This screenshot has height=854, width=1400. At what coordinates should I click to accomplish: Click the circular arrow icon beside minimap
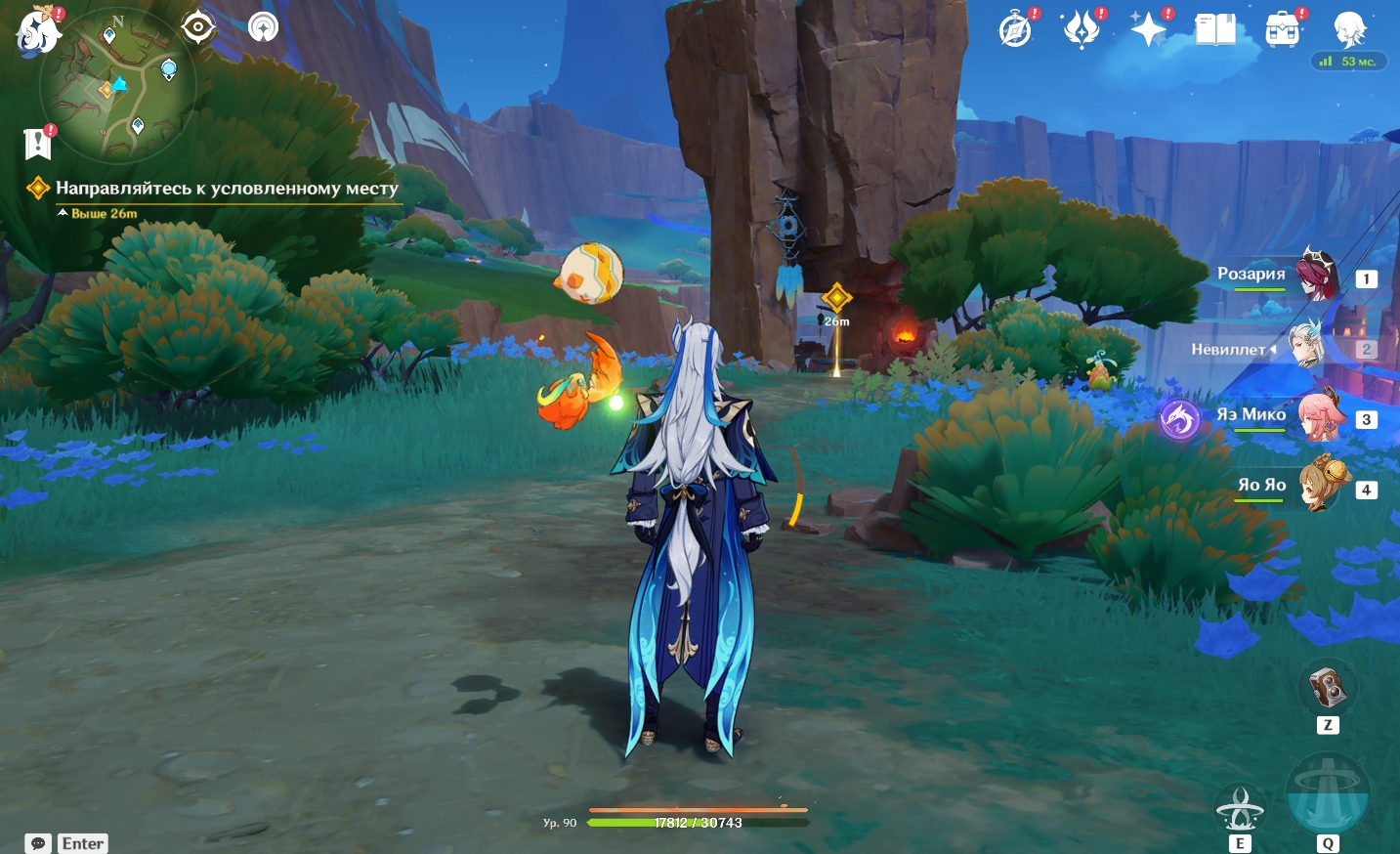(263, 27)
